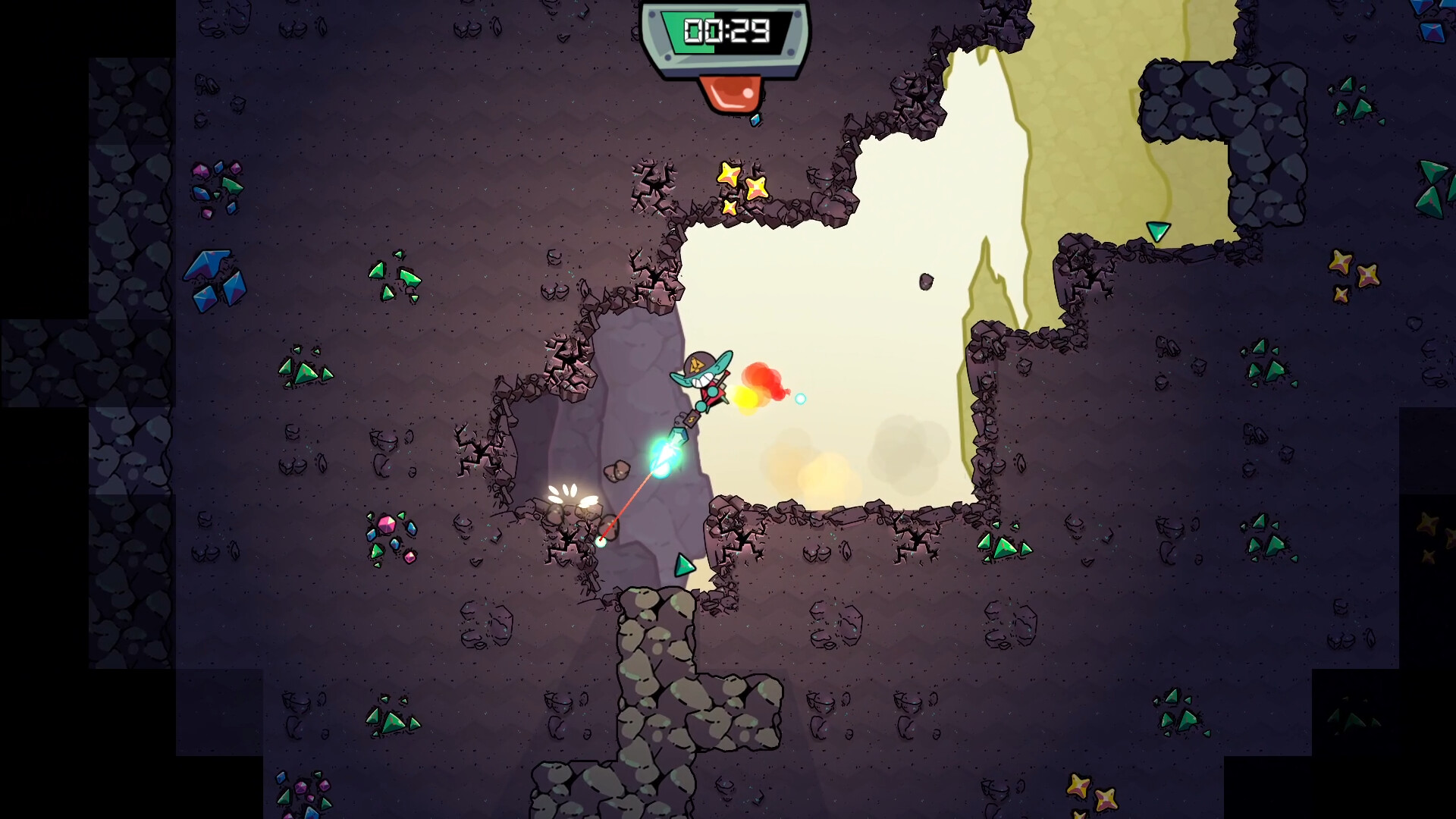
Task: Click the triangle emblem on the character's helmet
Action: (696, 364)
